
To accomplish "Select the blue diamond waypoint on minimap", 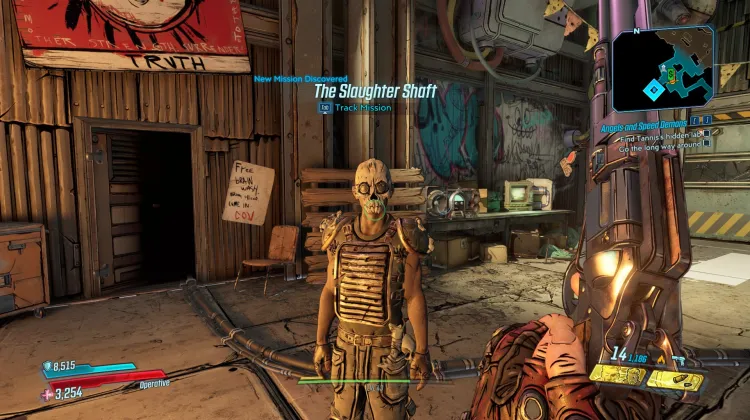I will [x=653, y=89].
